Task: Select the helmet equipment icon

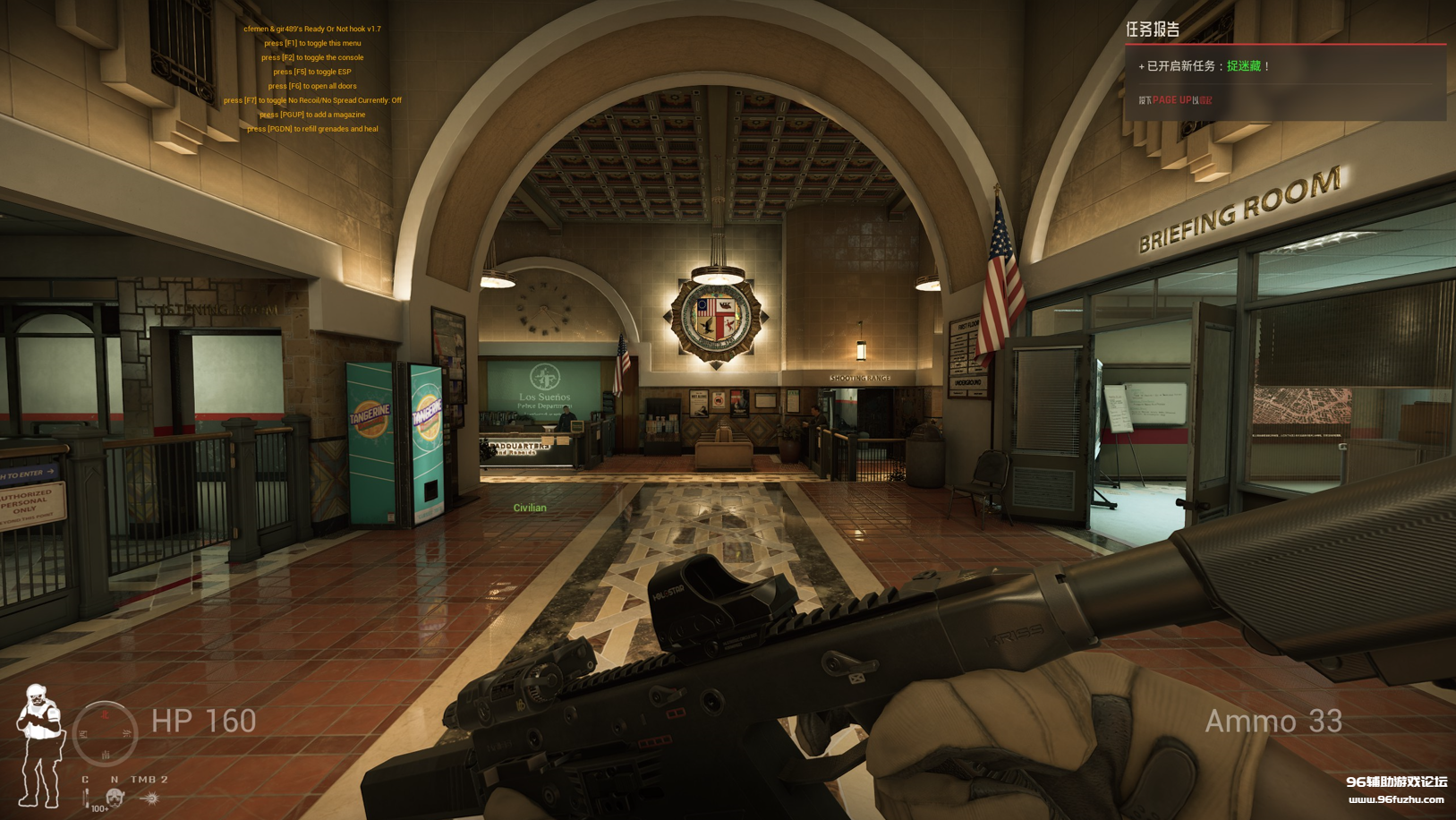Action: click(x=115, y=797)
